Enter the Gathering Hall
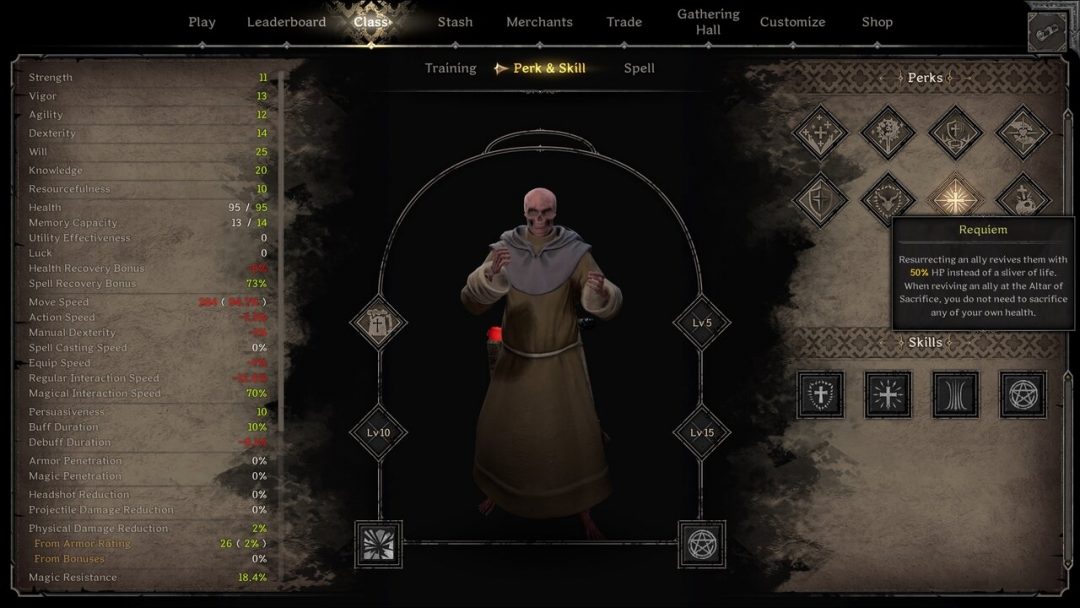Image resolution: width=1080 pixels, height=608 pixels. 708,22
